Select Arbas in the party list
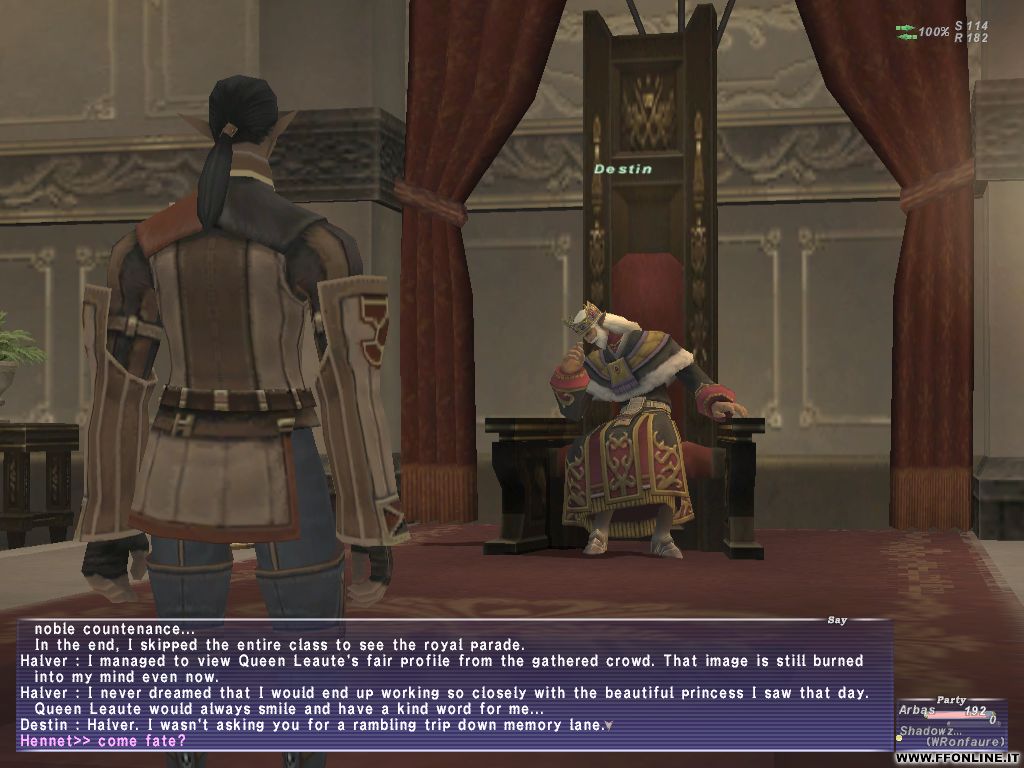 click(918, 712)
